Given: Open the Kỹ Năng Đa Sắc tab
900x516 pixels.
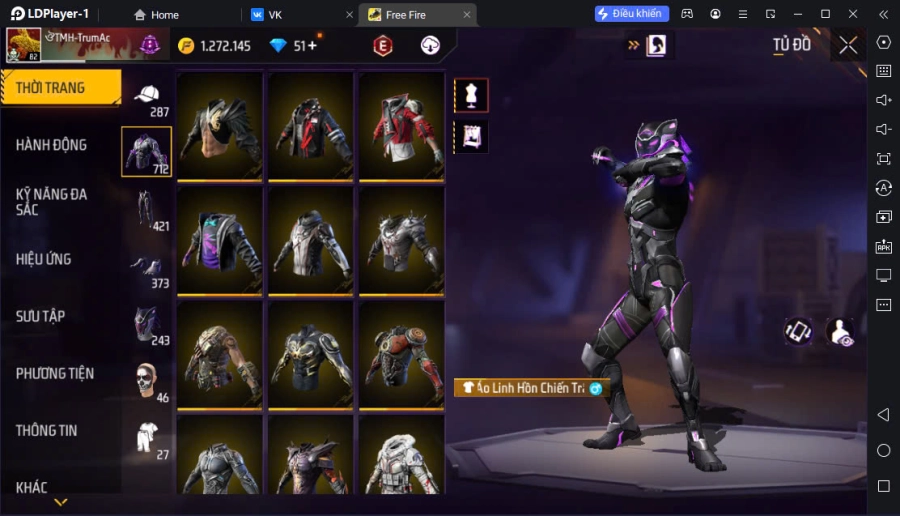Looking at the screenshot, I should coord(52,201).
